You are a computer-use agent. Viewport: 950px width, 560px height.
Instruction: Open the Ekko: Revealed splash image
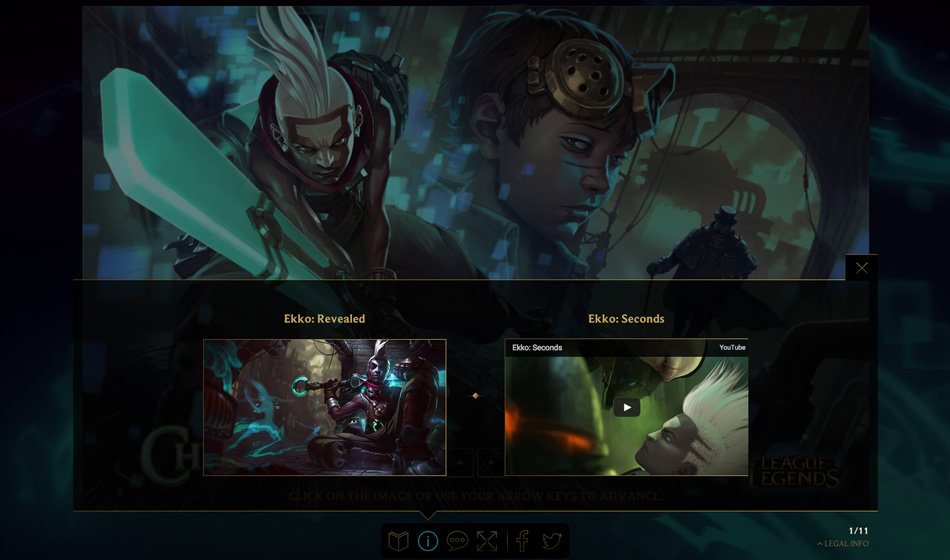pyautogui.click(x=325, y=407)
